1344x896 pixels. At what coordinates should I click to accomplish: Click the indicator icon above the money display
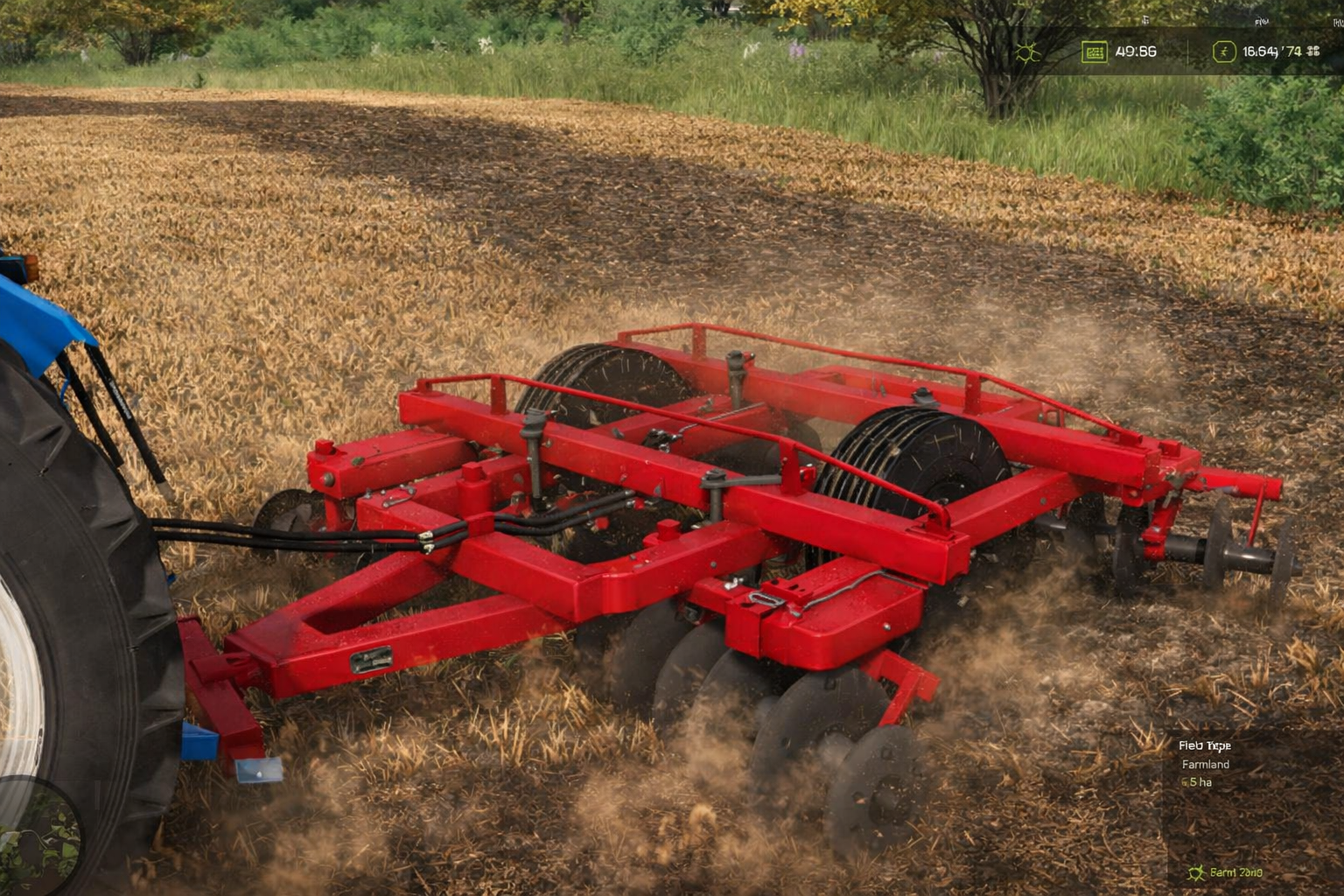click(x=1263, y=21)
